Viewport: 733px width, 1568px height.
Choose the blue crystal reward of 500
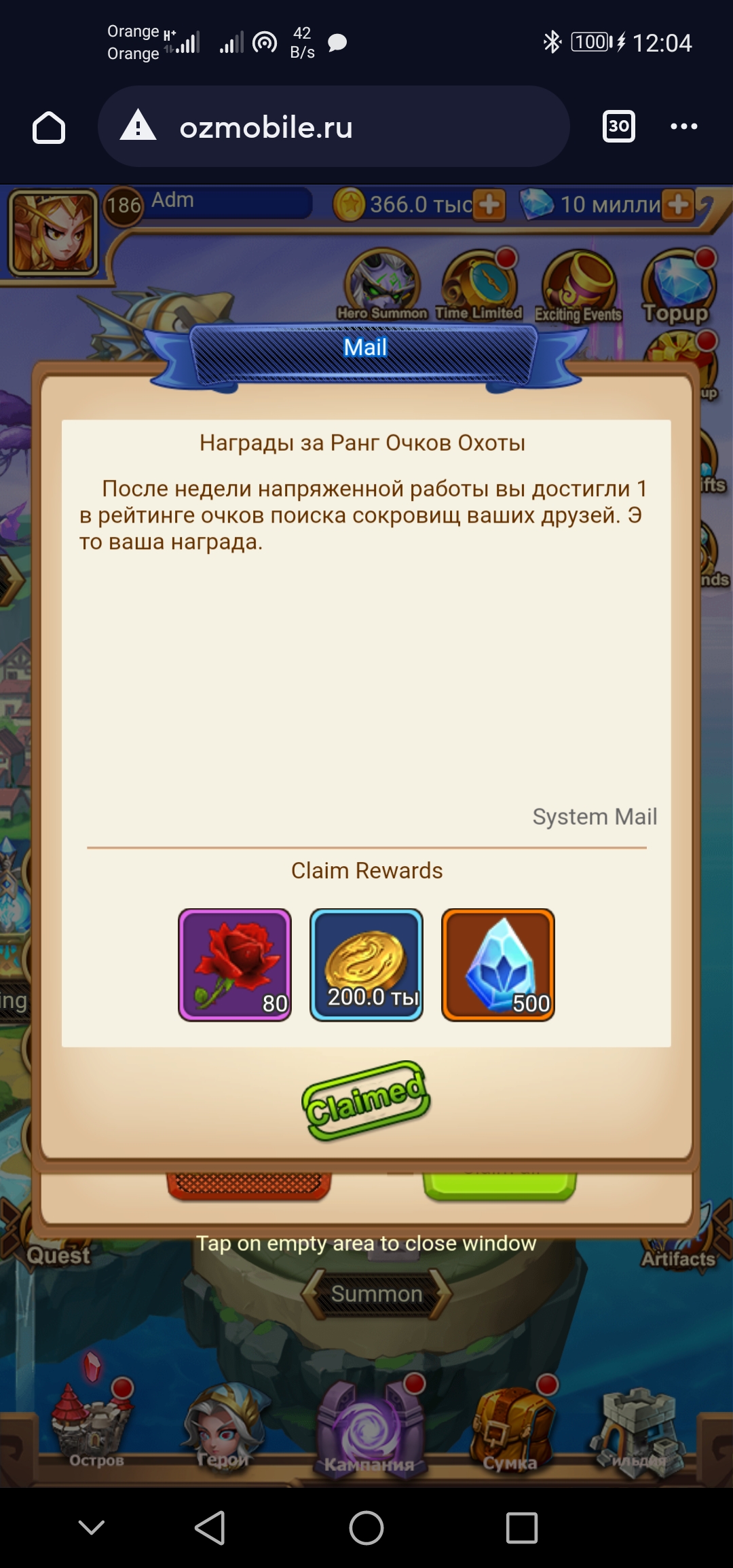point(498,965)
